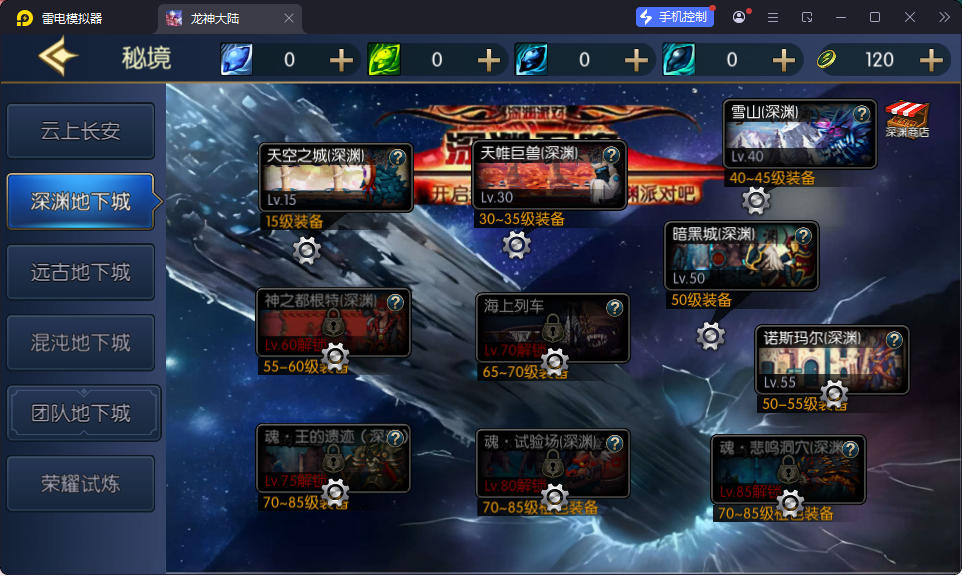962x575 pixels.
Task: Switch to the 云上长安 tab
Action: pos(81,131)
